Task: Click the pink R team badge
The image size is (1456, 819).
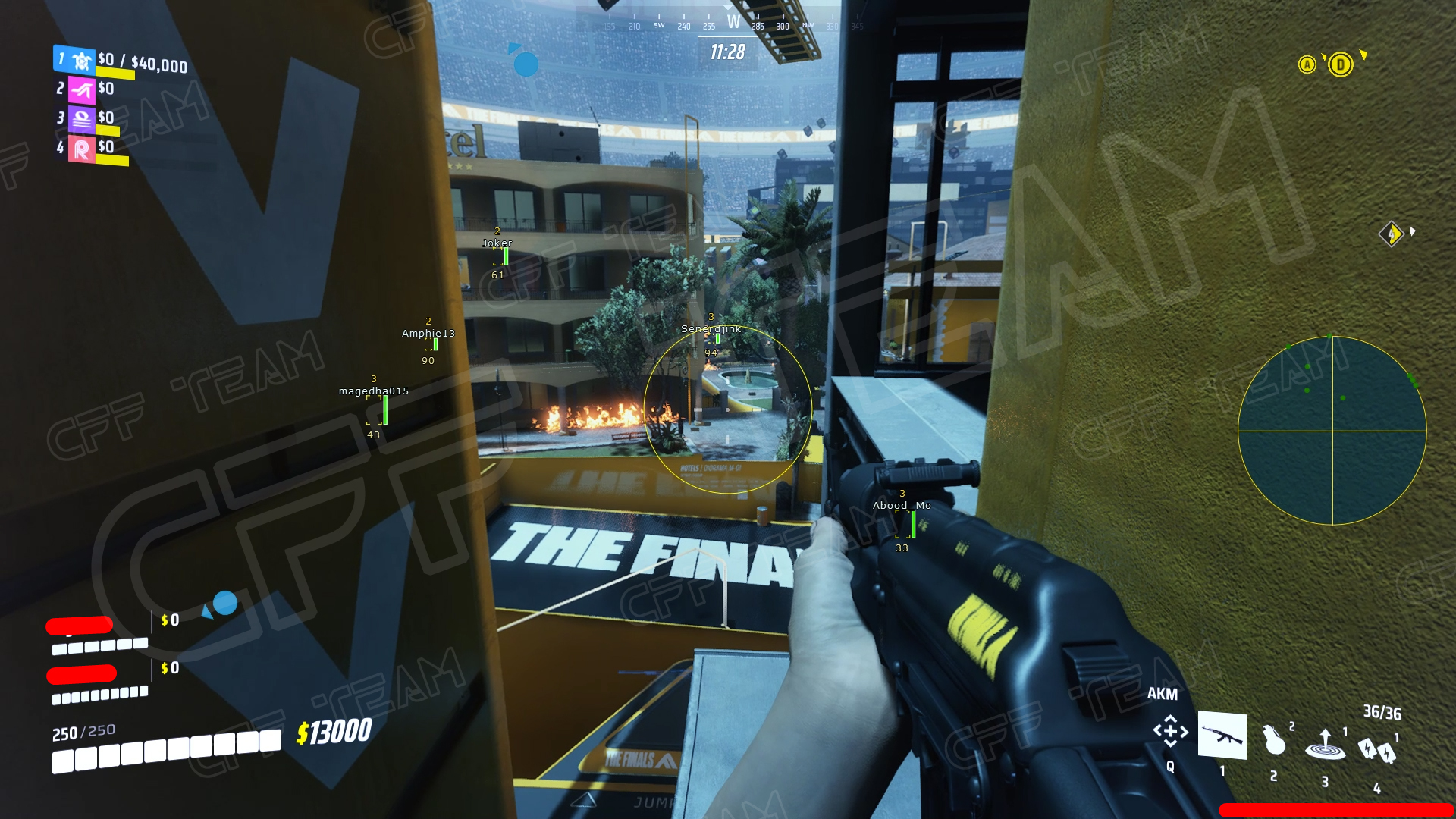Action: 82,149
